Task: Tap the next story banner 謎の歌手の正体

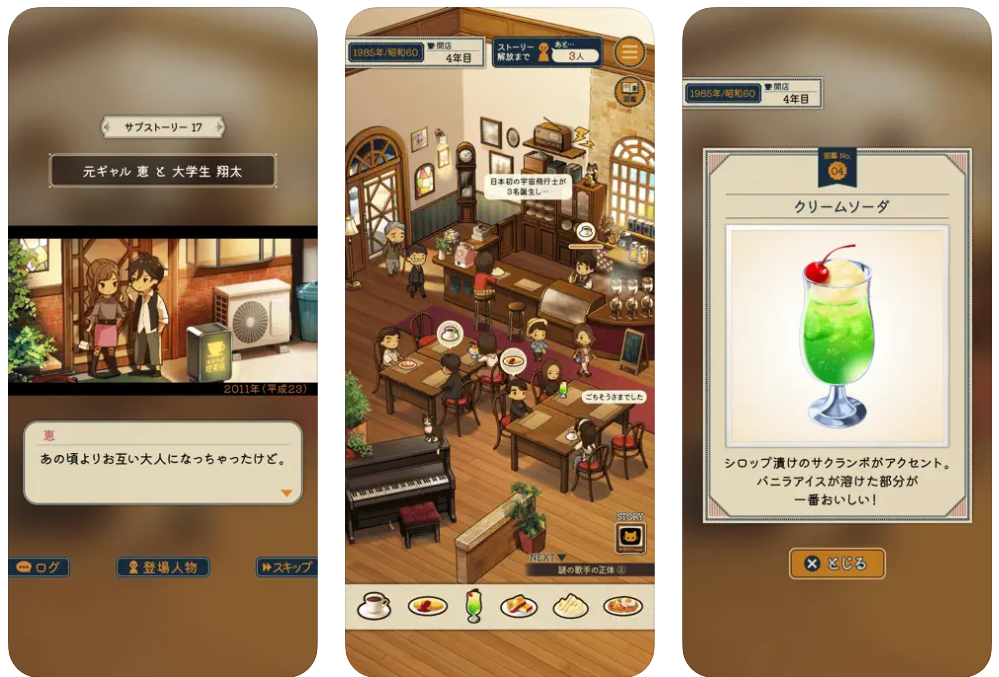Action: (590, 570)
